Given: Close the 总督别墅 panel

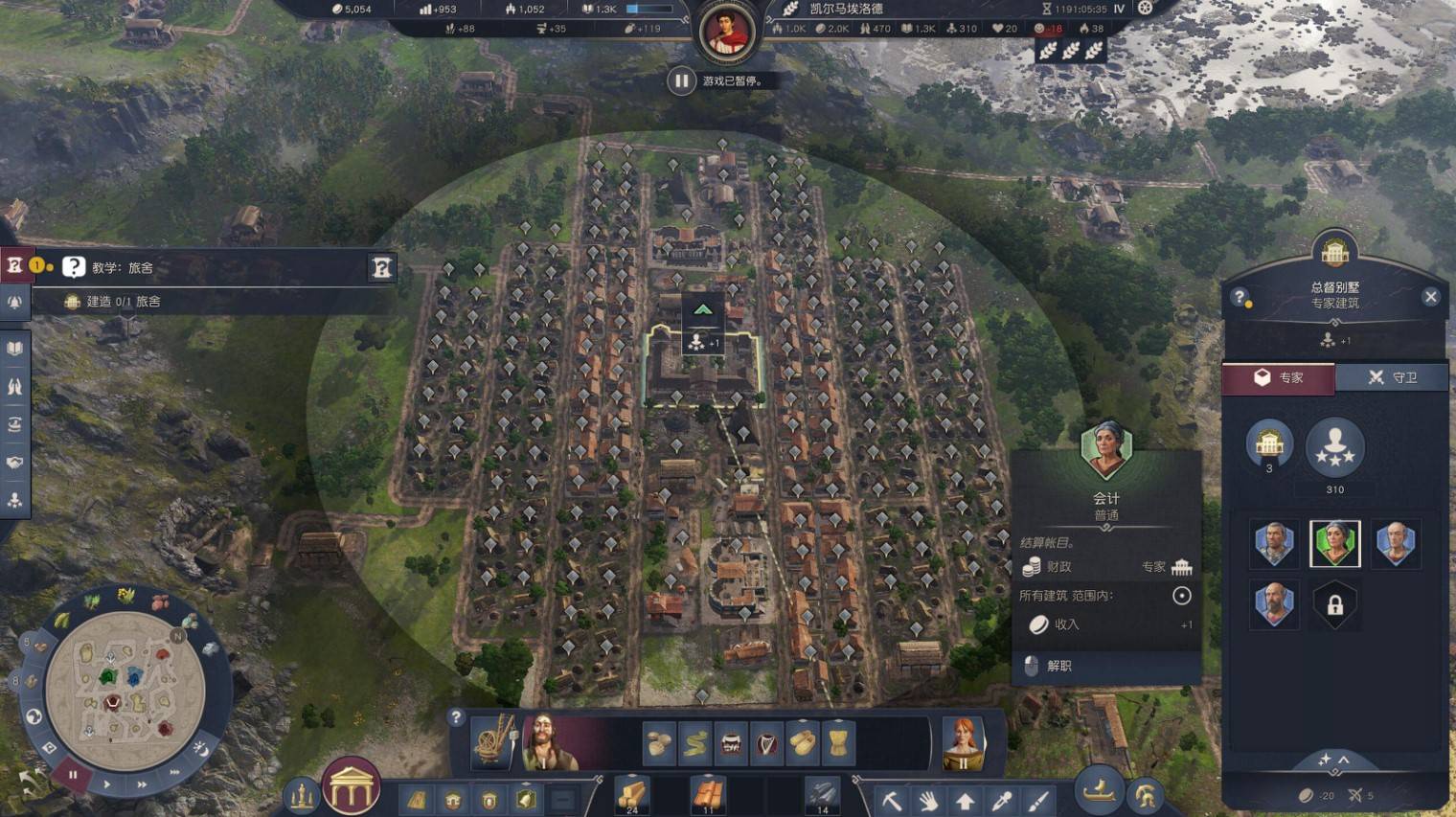Looking at the screenshot, I should click(1430, 297).
